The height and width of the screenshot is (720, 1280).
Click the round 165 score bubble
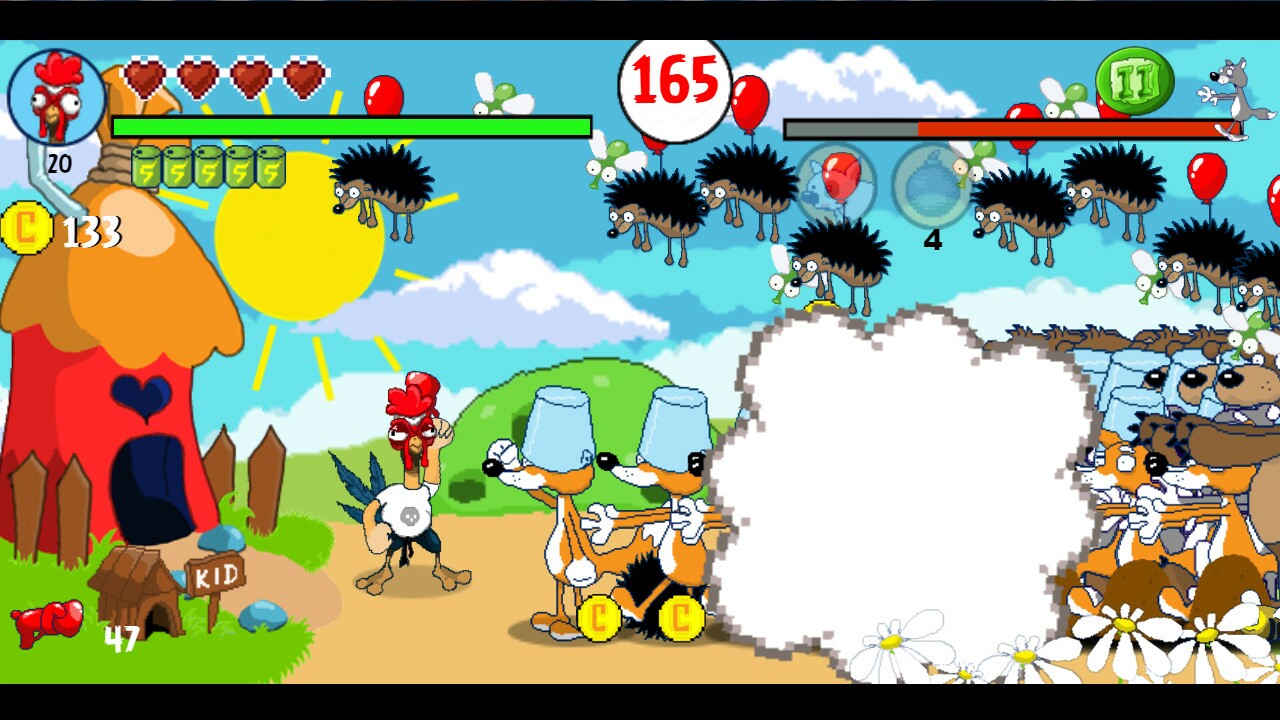click(675, 85)
